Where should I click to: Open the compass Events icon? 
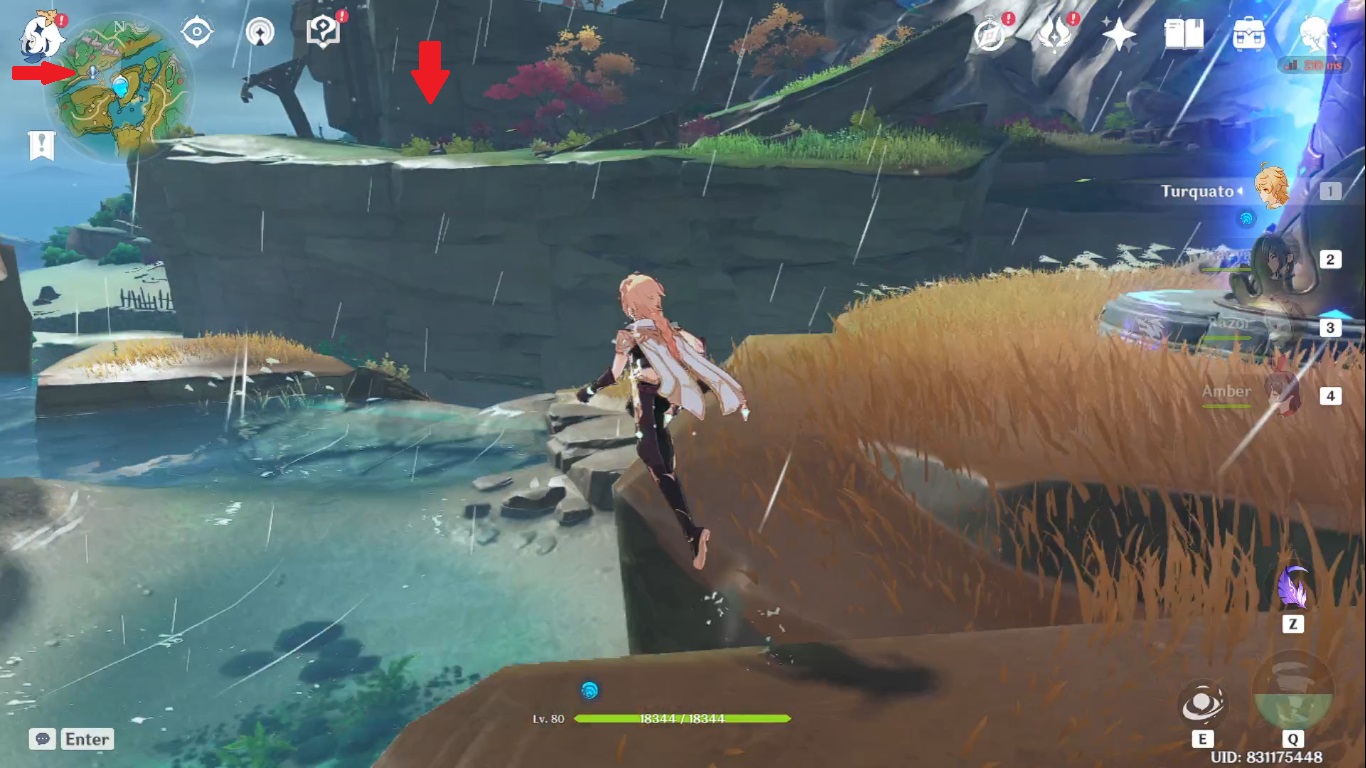(990, 35)
